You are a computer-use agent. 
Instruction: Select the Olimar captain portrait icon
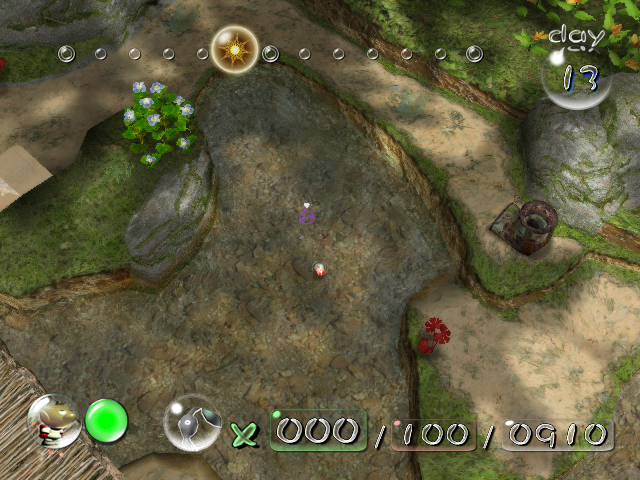[54, 421]
